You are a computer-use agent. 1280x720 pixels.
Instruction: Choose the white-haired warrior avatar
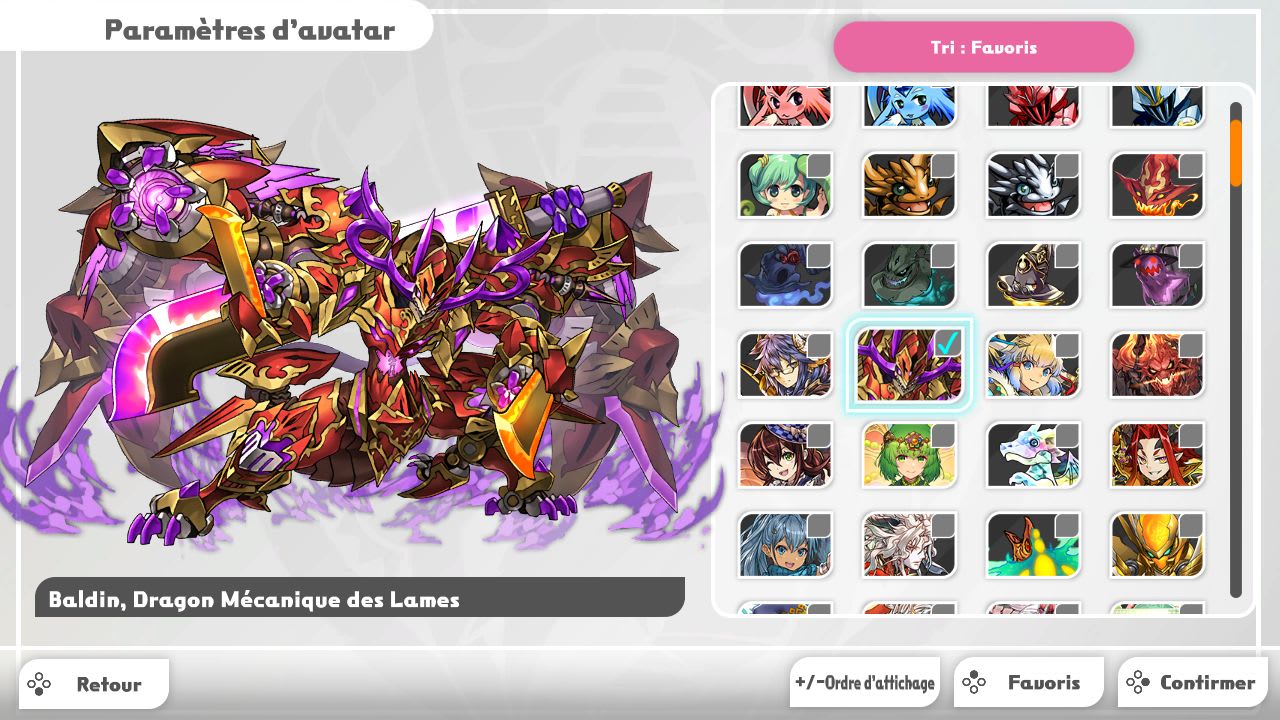point(909,545)
